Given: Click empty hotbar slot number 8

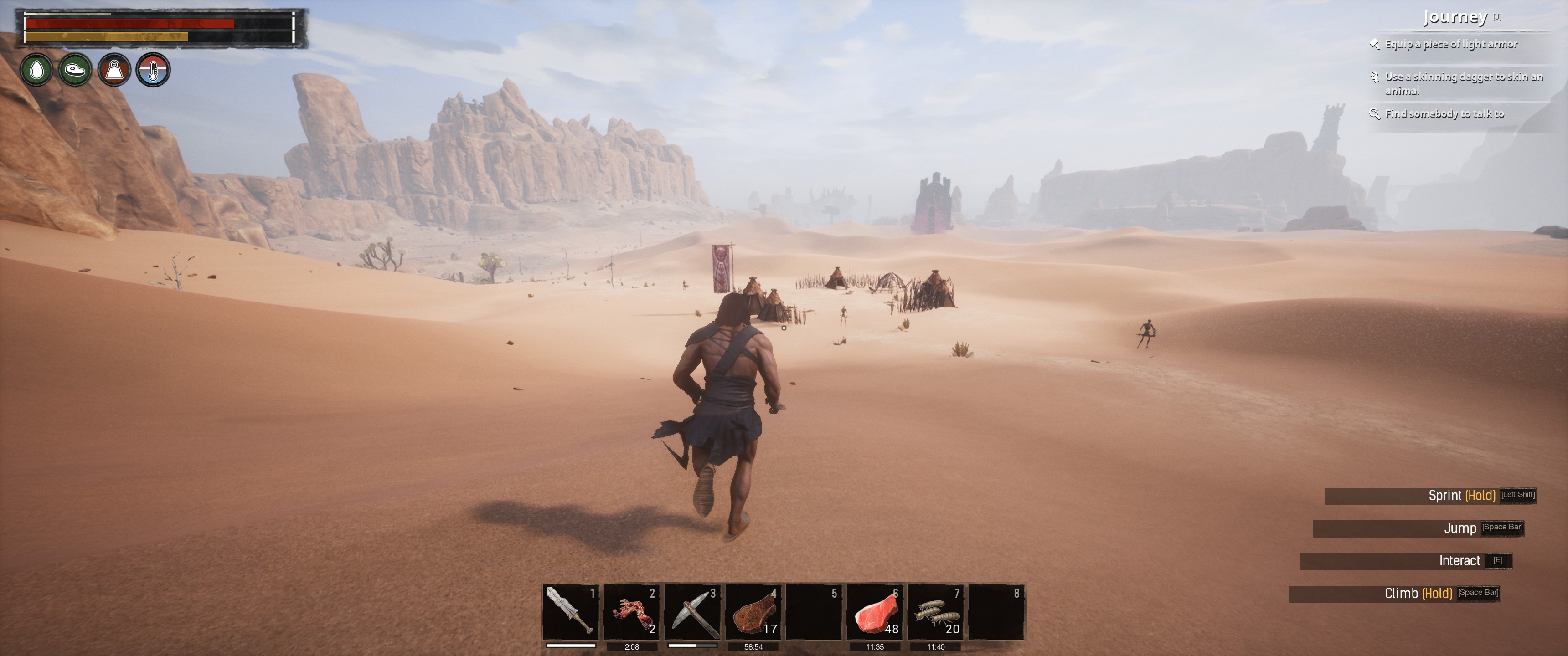Looking at the screenshot, I should [996, 611].
